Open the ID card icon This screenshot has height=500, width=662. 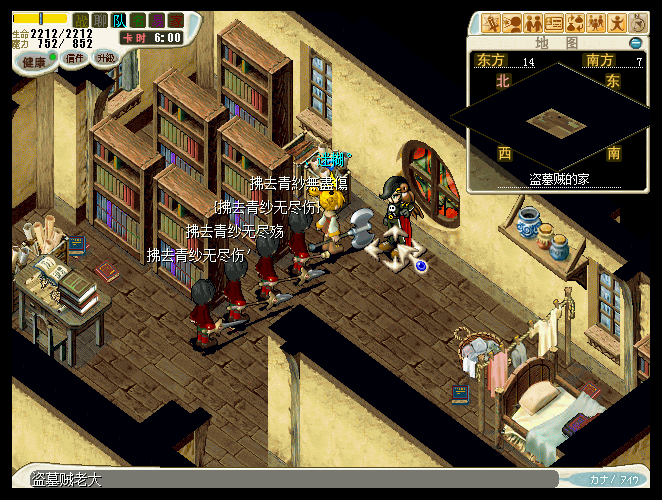(553, 22)
